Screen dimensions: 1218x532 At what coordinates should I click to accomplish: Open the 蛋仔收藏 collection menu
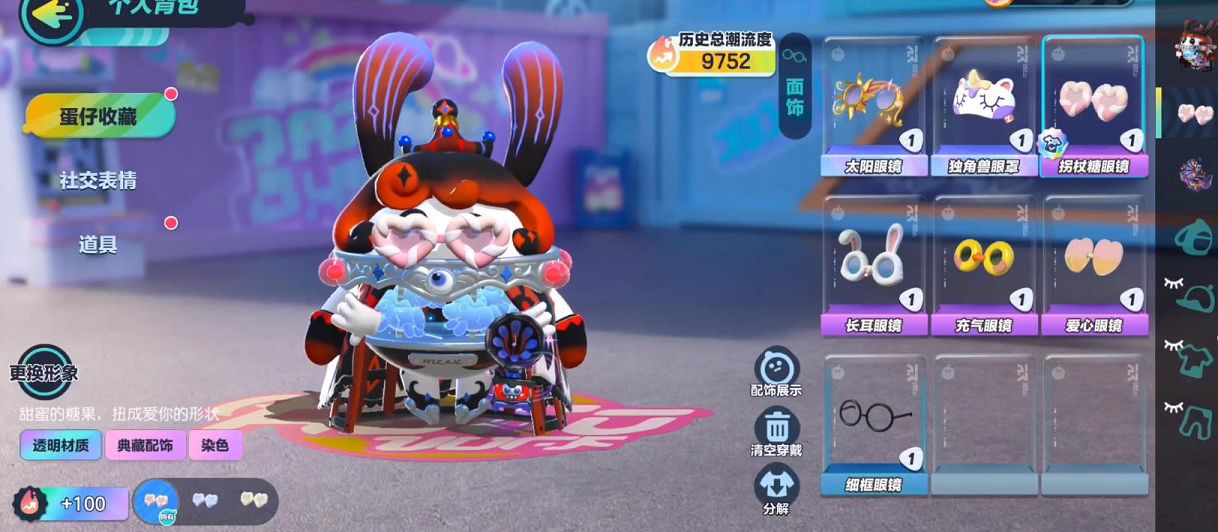click(x=98, y=117)
